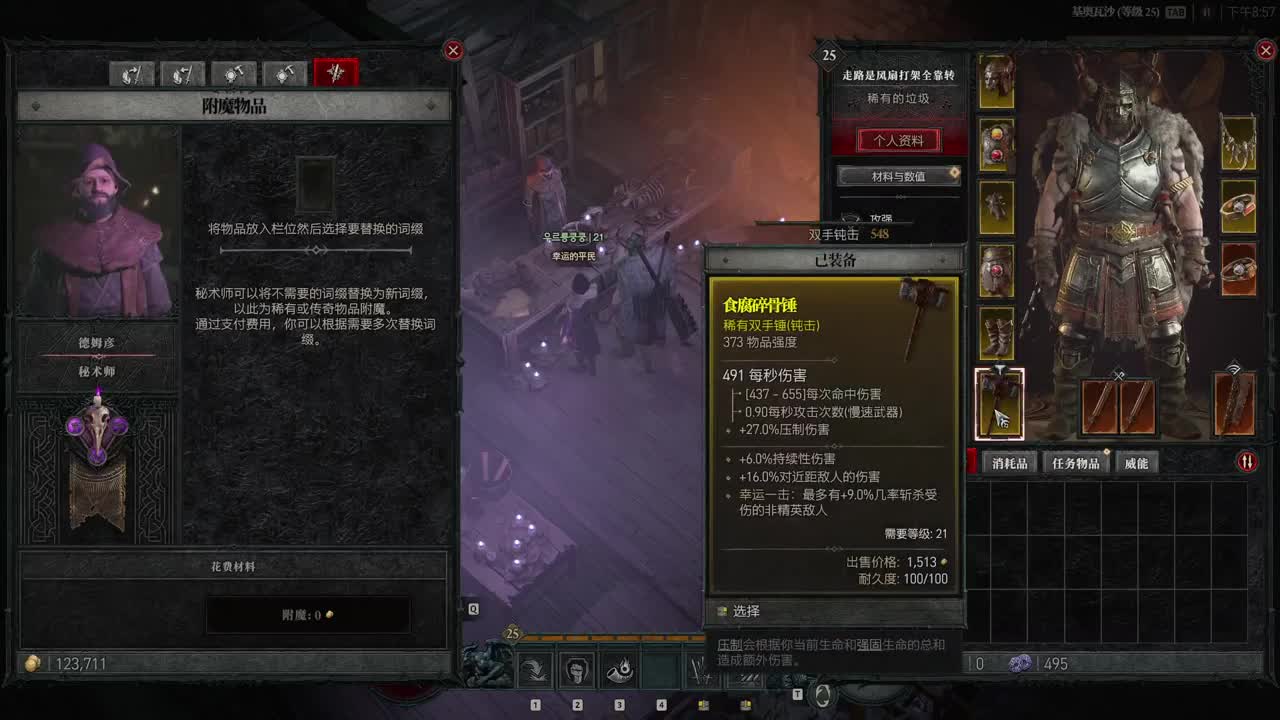Activate the Rallying Cry horn skill icon
This screenshot has width=1280, height=720.
pyautogui.click(x=619, y=668)
